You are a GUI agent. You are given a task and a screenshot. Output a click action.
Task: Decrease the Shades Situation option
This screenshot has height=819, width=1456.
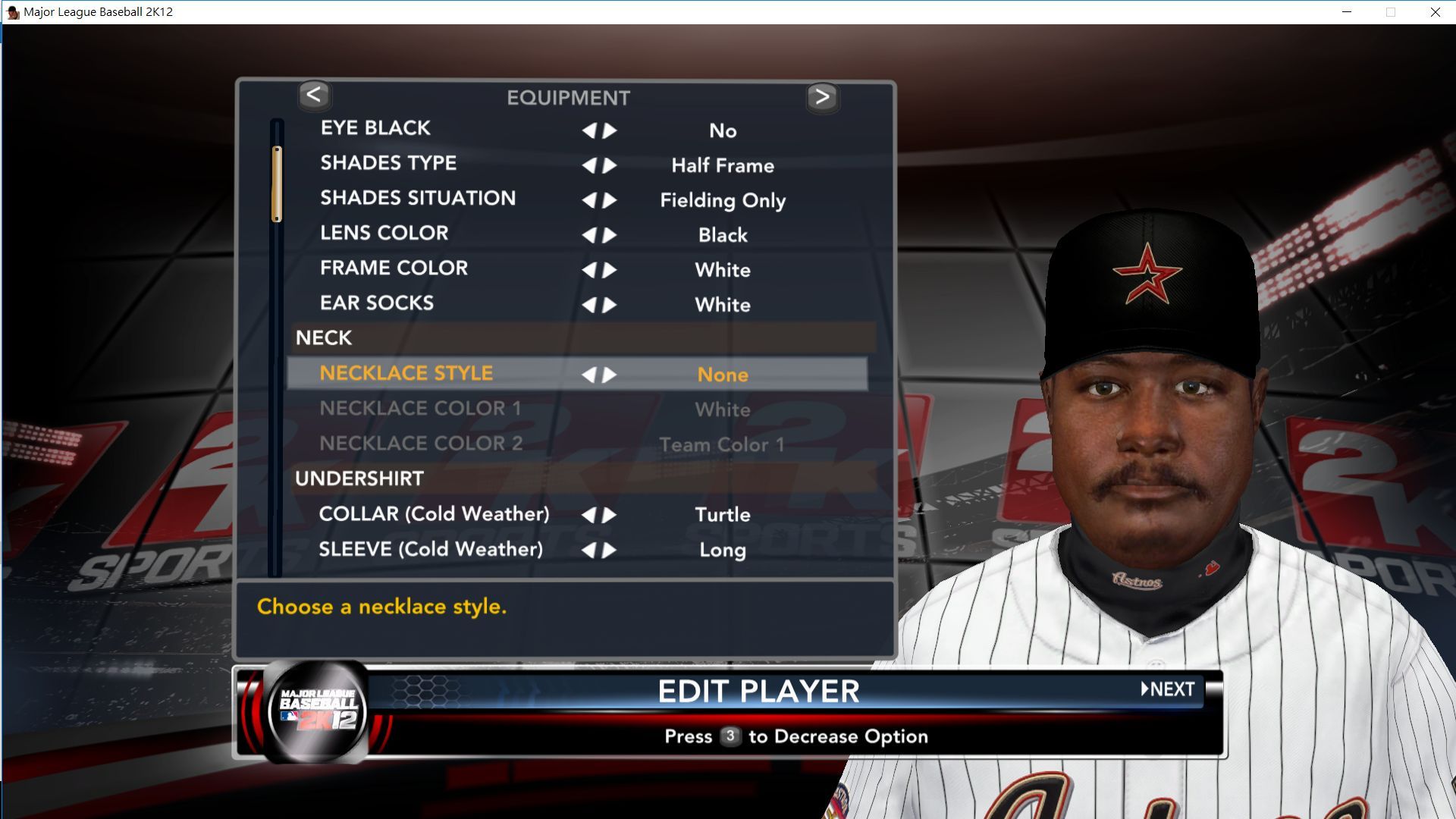[x=588, y=200]
